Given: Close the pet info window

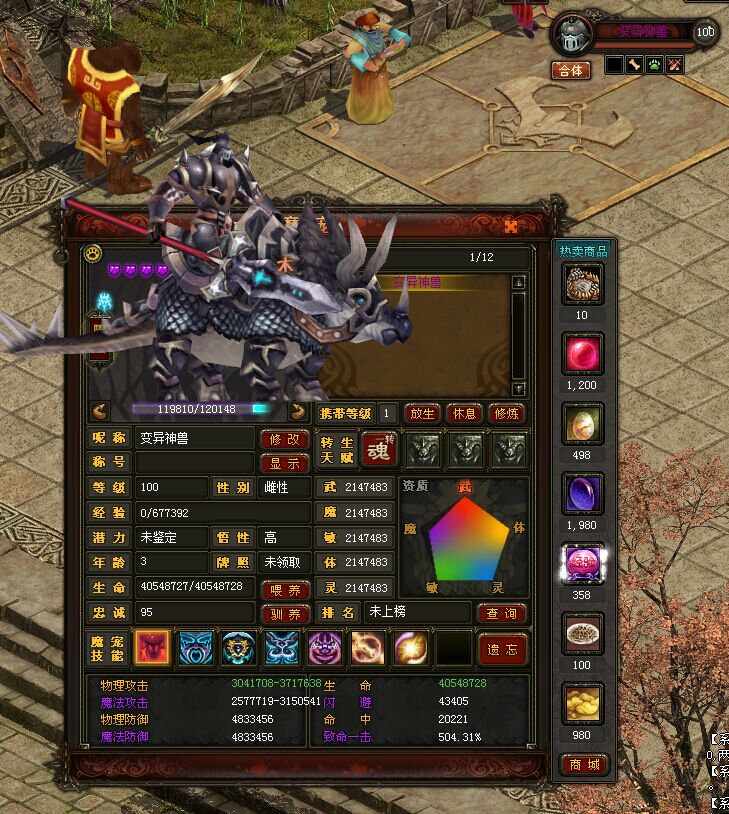Looking at the screenshot, I should 511,226.
